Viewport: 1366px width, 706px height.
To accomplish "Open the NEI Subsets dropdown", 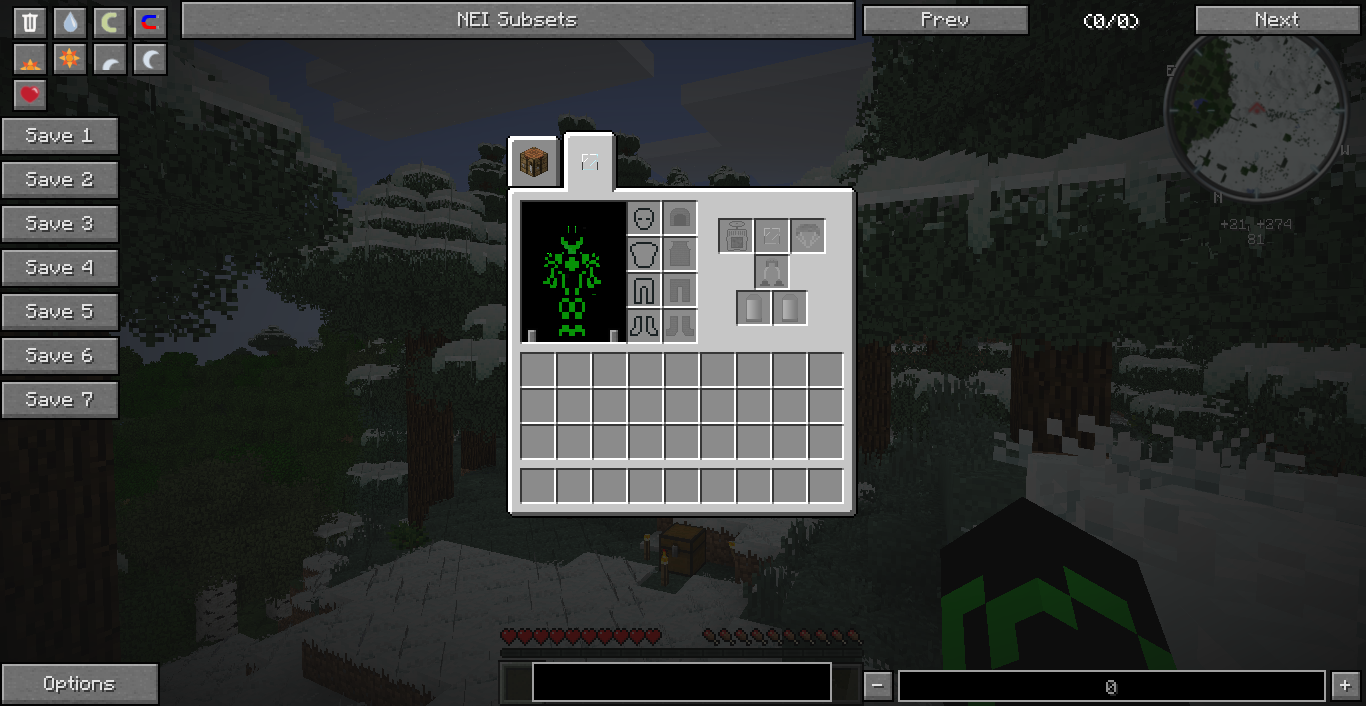I will pyautogui.click(x=517, y=20).
